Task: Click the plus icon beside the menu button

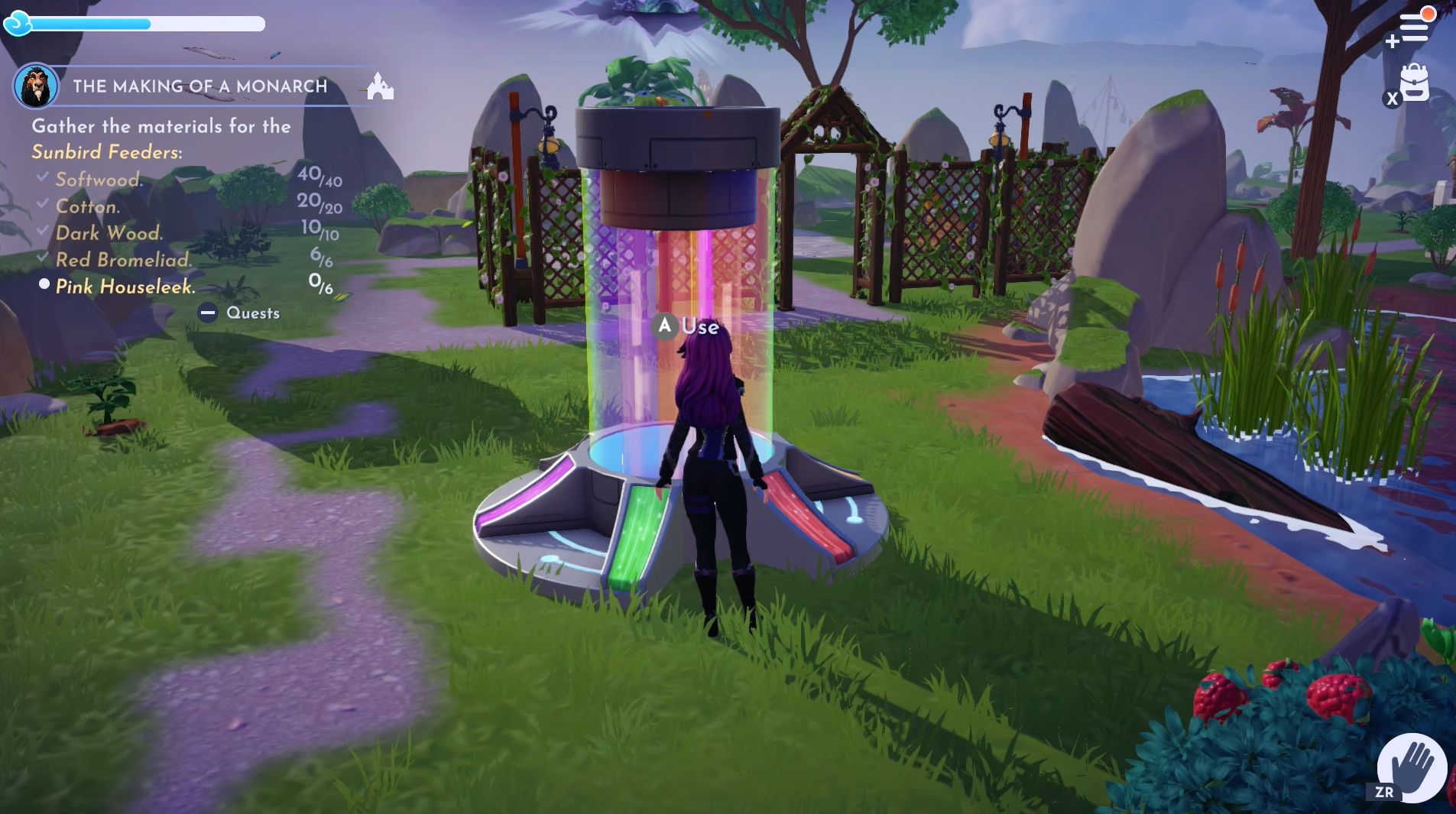Action: [1393, 40]
